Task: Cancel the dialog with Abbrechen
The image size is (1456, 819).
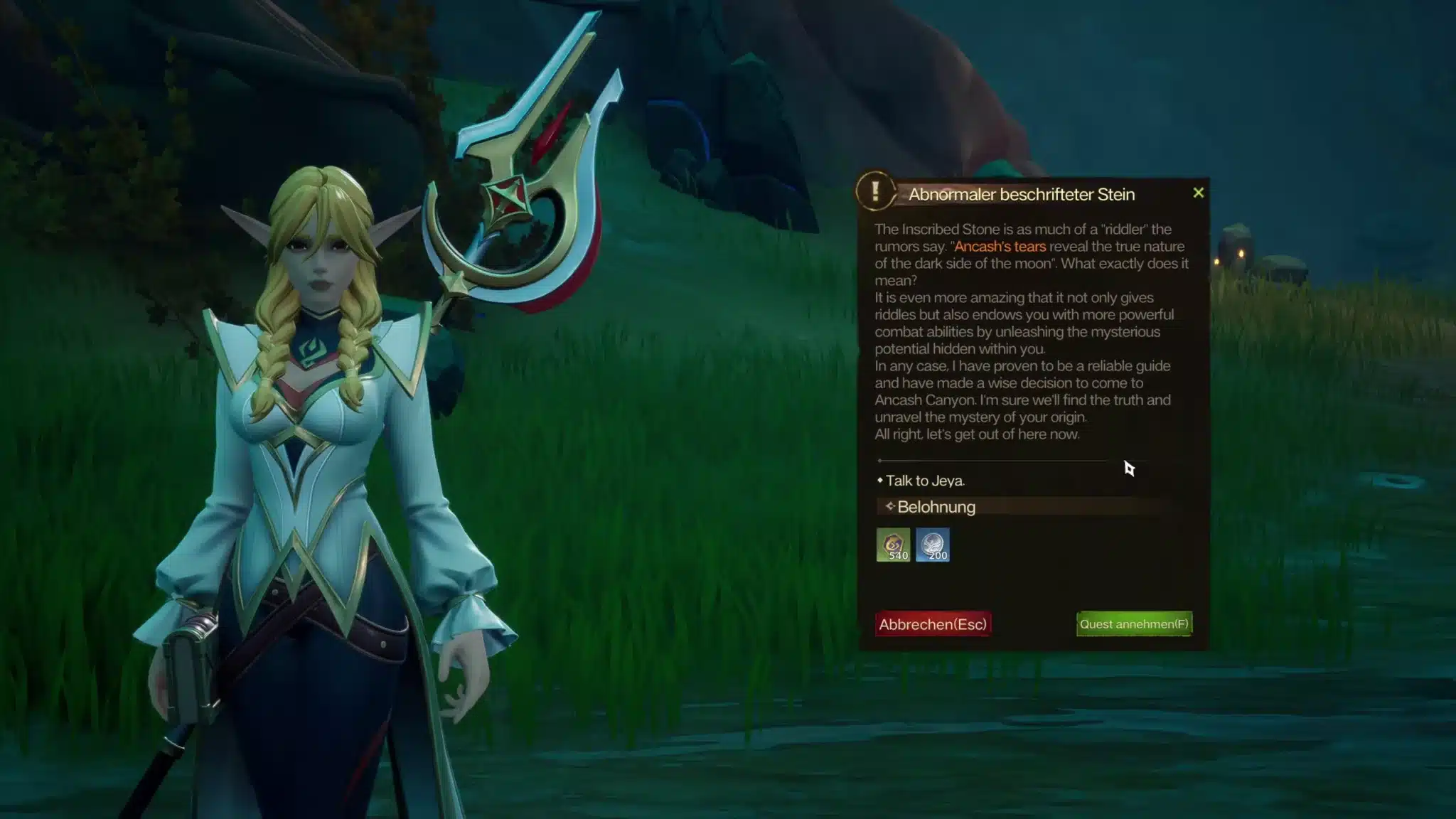Action: coord(933,623)
